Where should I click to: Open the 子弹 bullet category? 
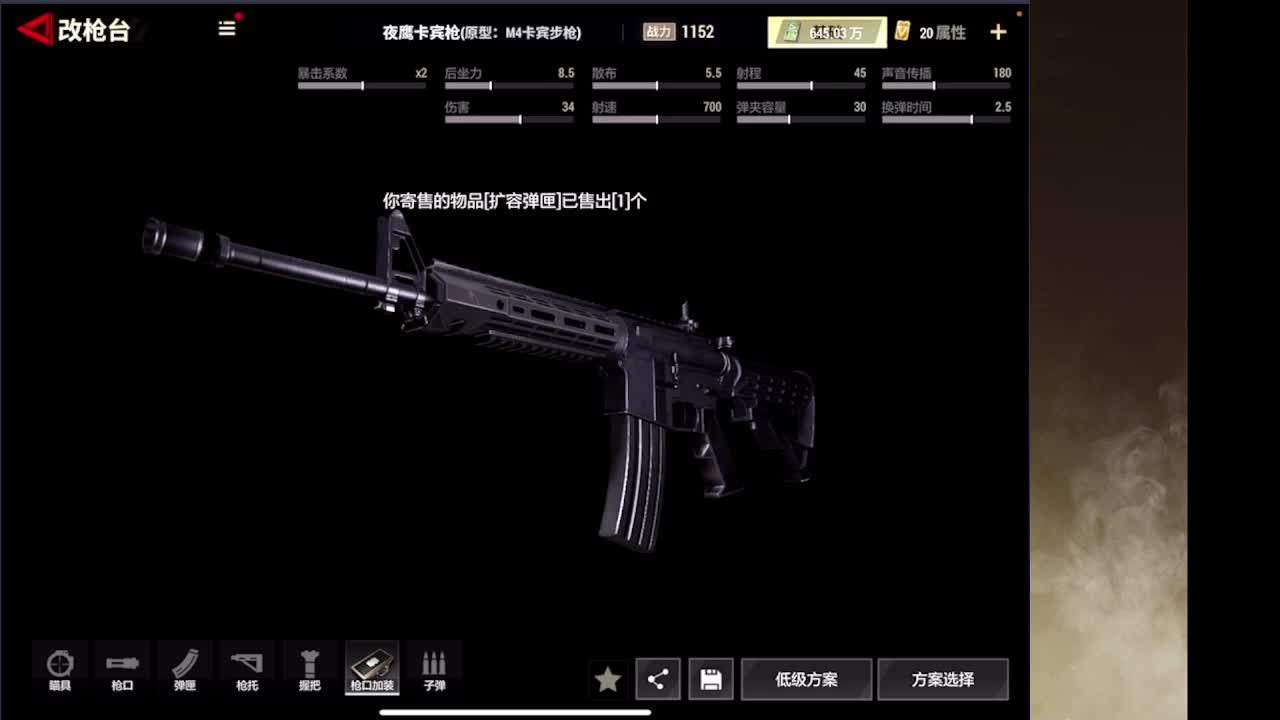point(434,668)
